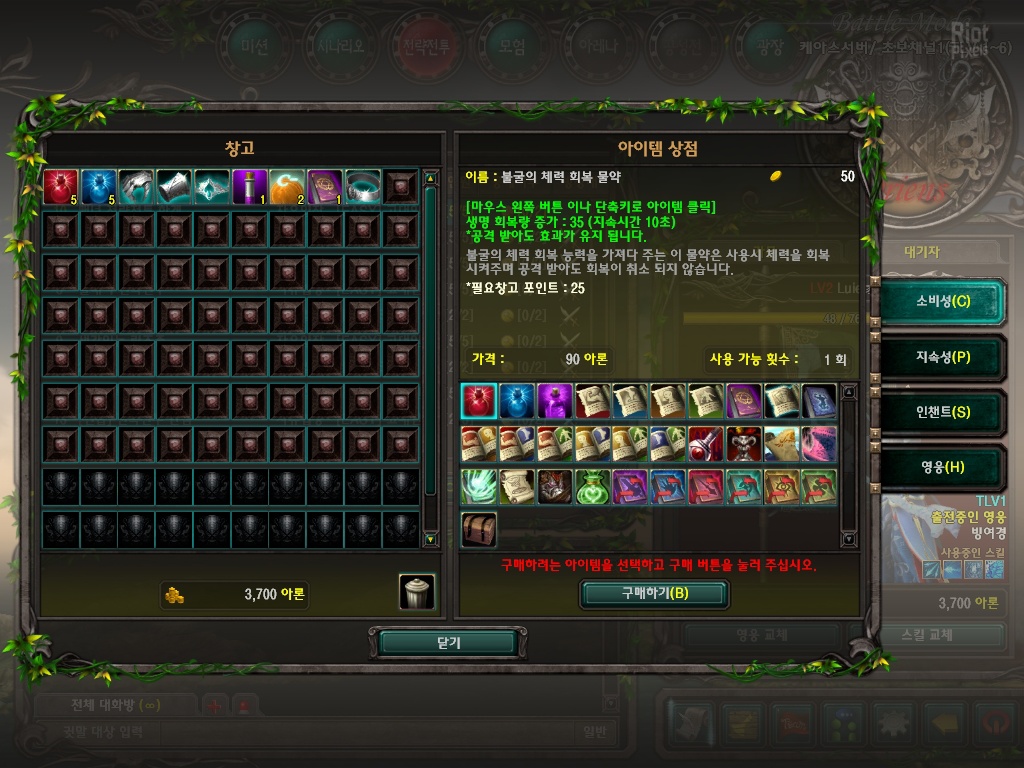Image resolution: width=1024 pixels, height=768 pixels.
Task: Pick the purple potion bottle in the shop
Action: 555,401
